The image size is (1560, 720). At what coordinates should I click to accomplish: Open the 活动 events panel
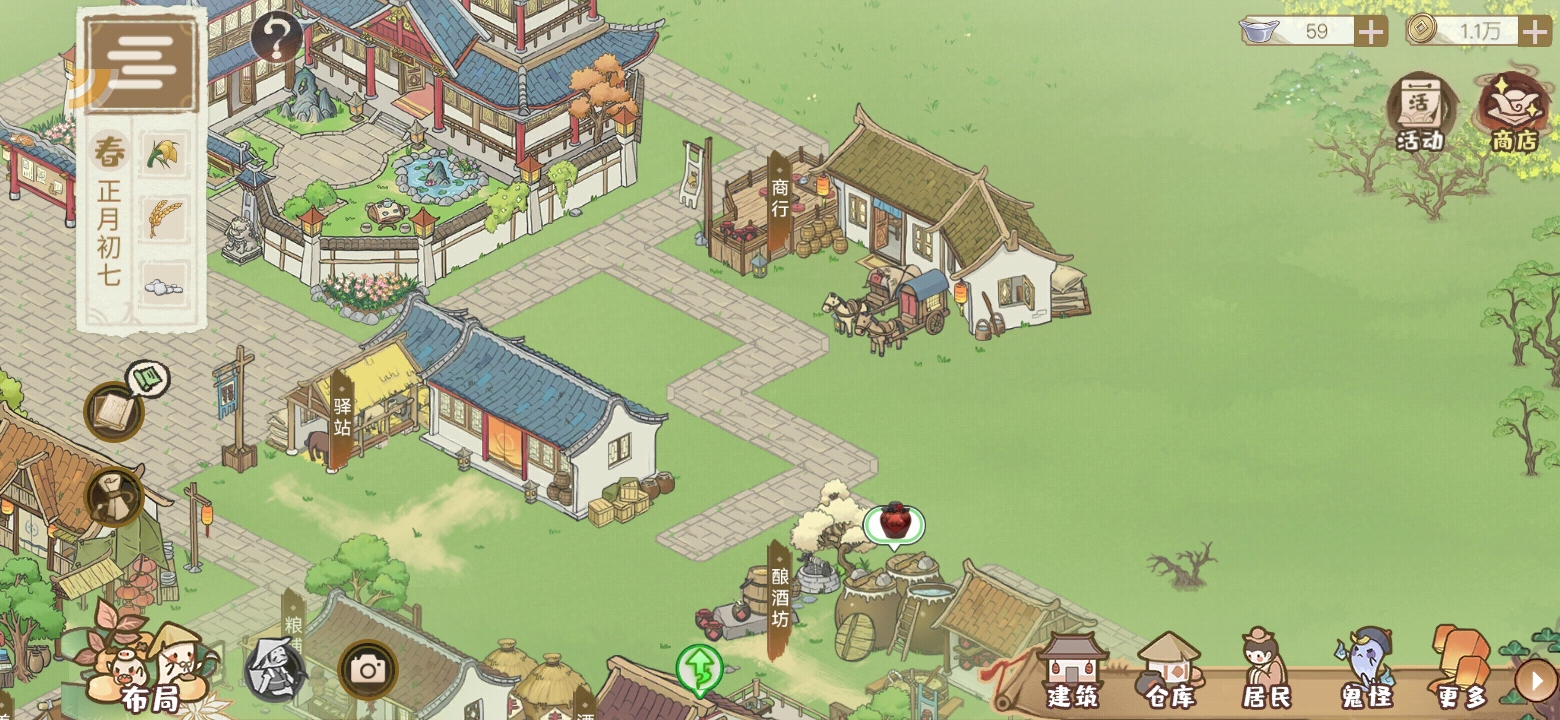(x=1421, y=112)
